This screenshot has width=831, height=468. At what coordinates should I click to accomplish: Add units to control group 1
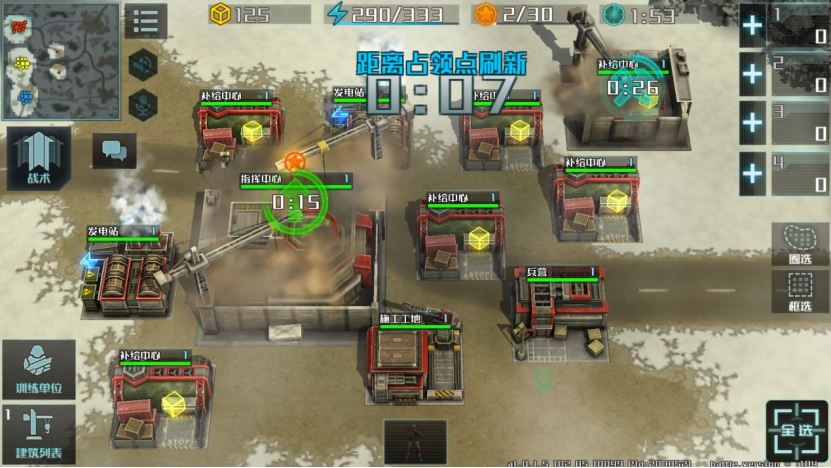(x=751, y=26)
